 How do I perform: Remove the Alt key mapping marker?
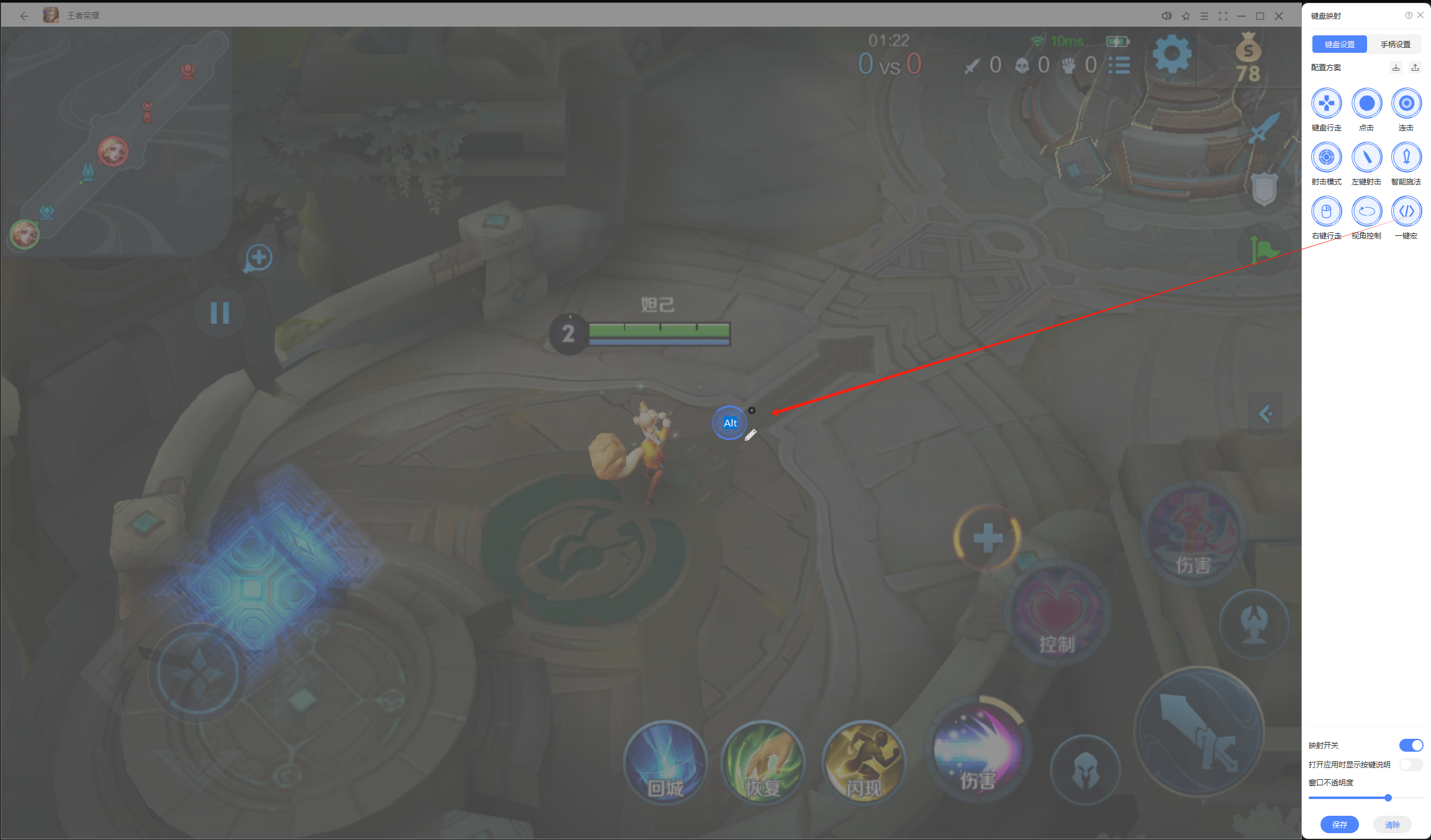(x=752, y=410)
